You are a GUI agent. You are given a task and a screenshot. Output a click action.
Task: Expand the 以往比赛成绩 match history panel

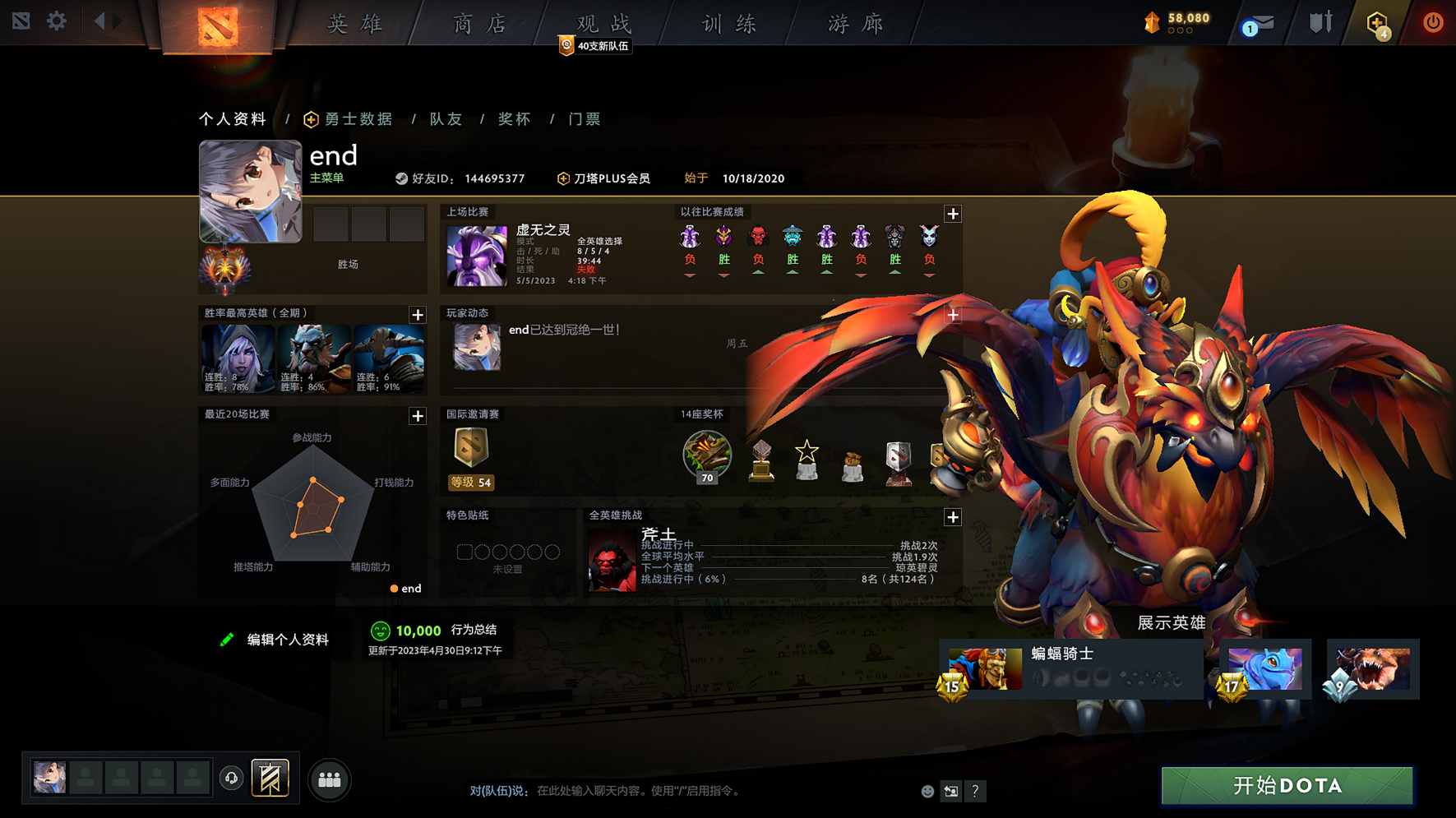[x=953, y=214]
